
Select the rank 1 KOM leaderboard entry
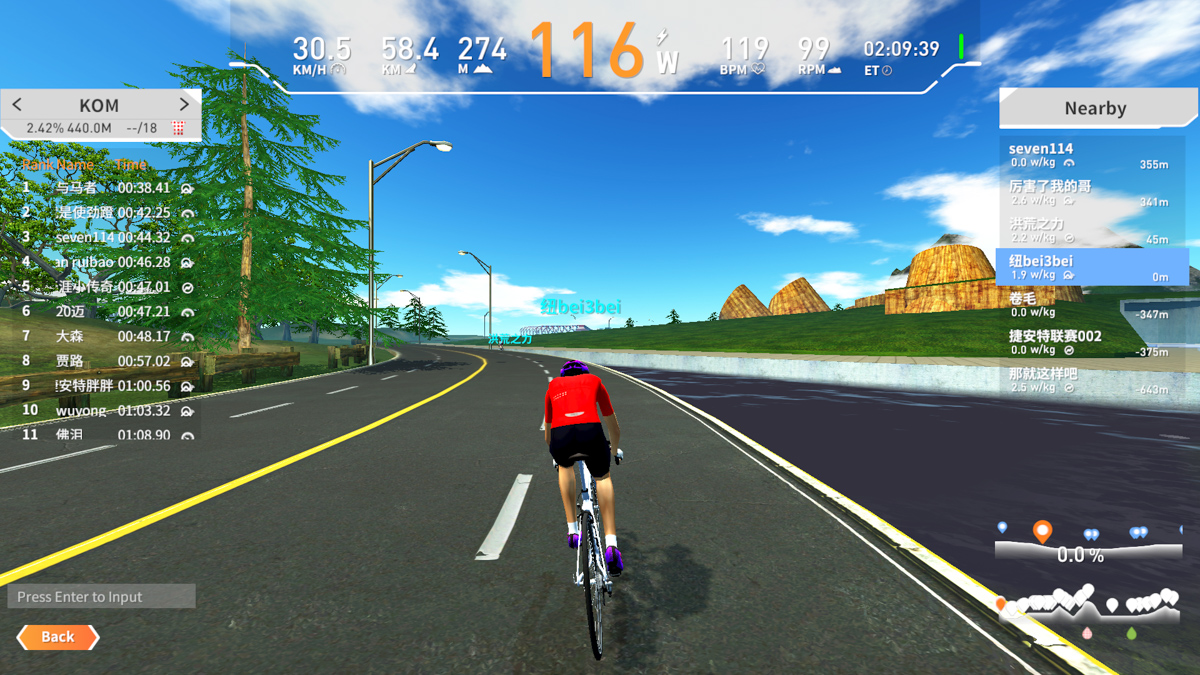tap(100, 188)
